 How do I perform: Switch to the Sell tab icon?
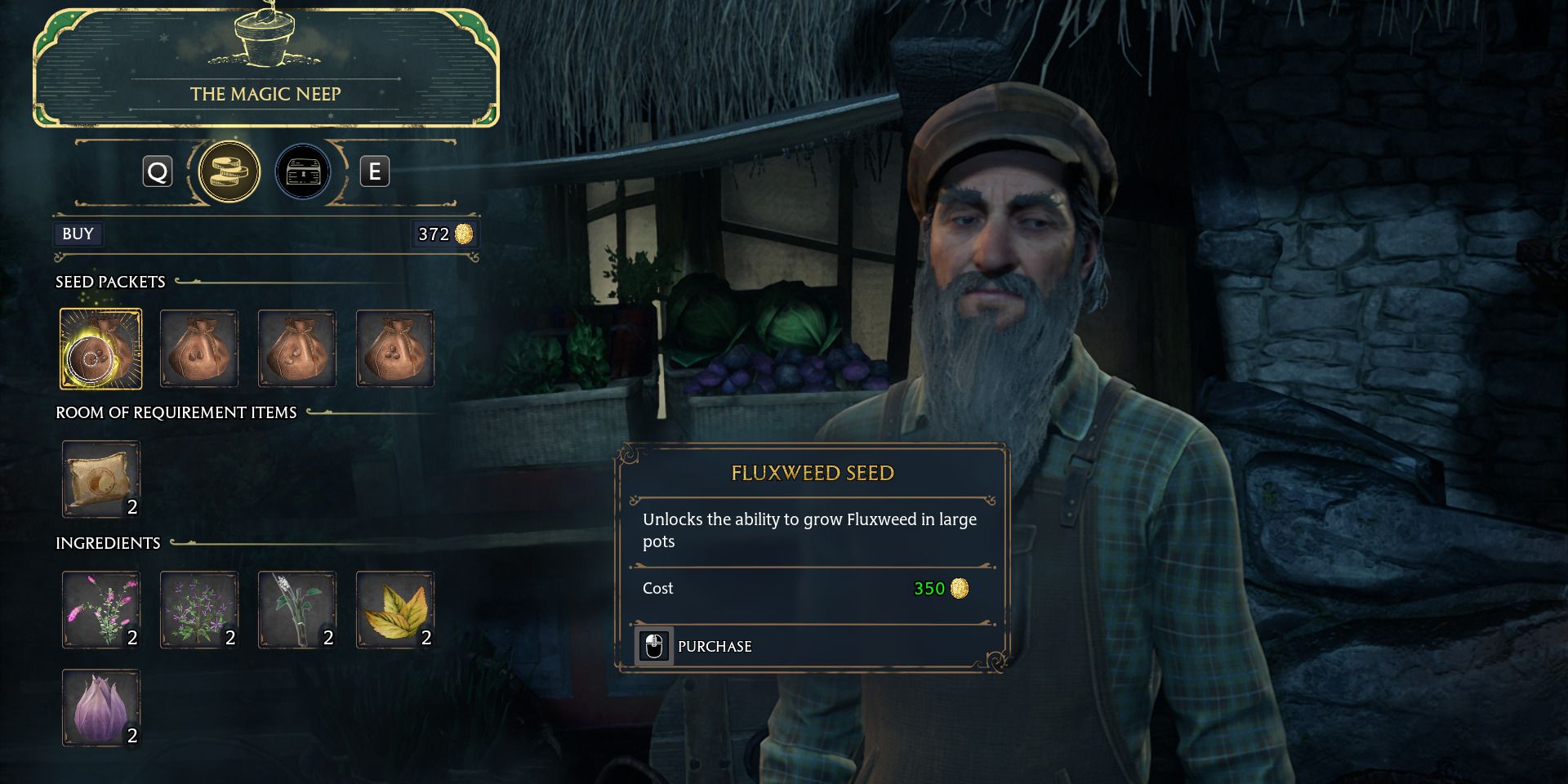[302, 171]
